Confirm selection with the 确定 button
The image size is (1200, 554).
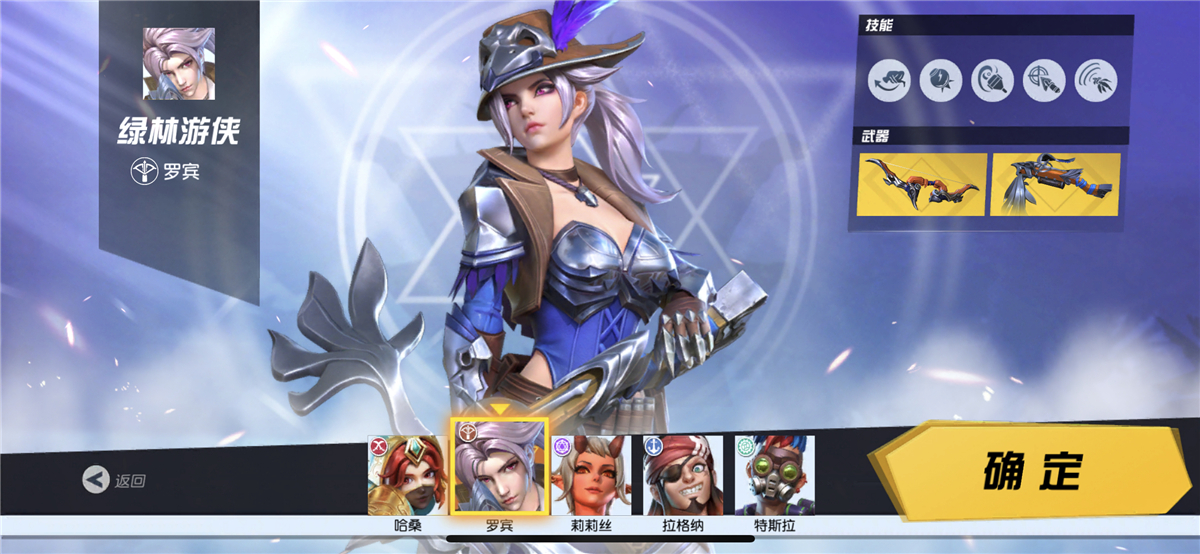click(x=1032, y=470)
